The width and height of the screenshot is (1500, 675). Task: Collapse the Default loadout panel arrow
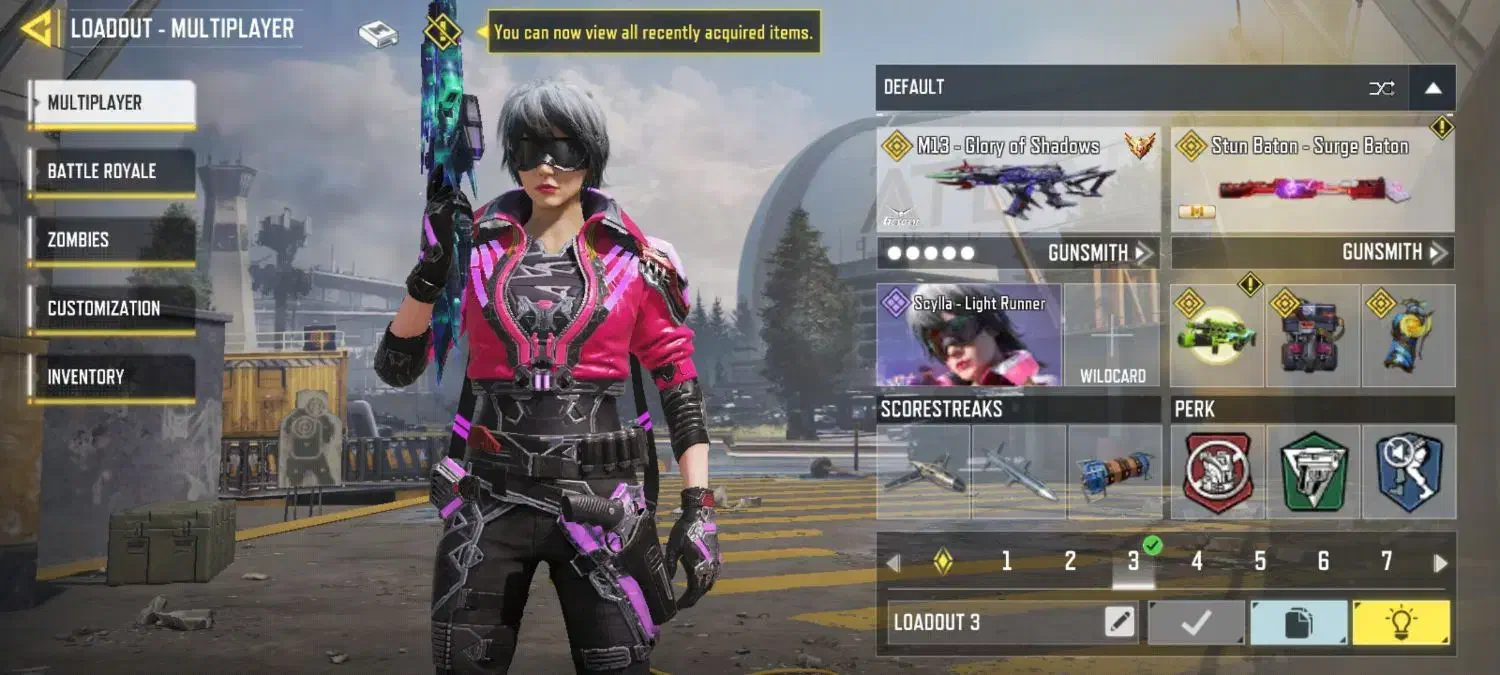(x=1432, y=88)
